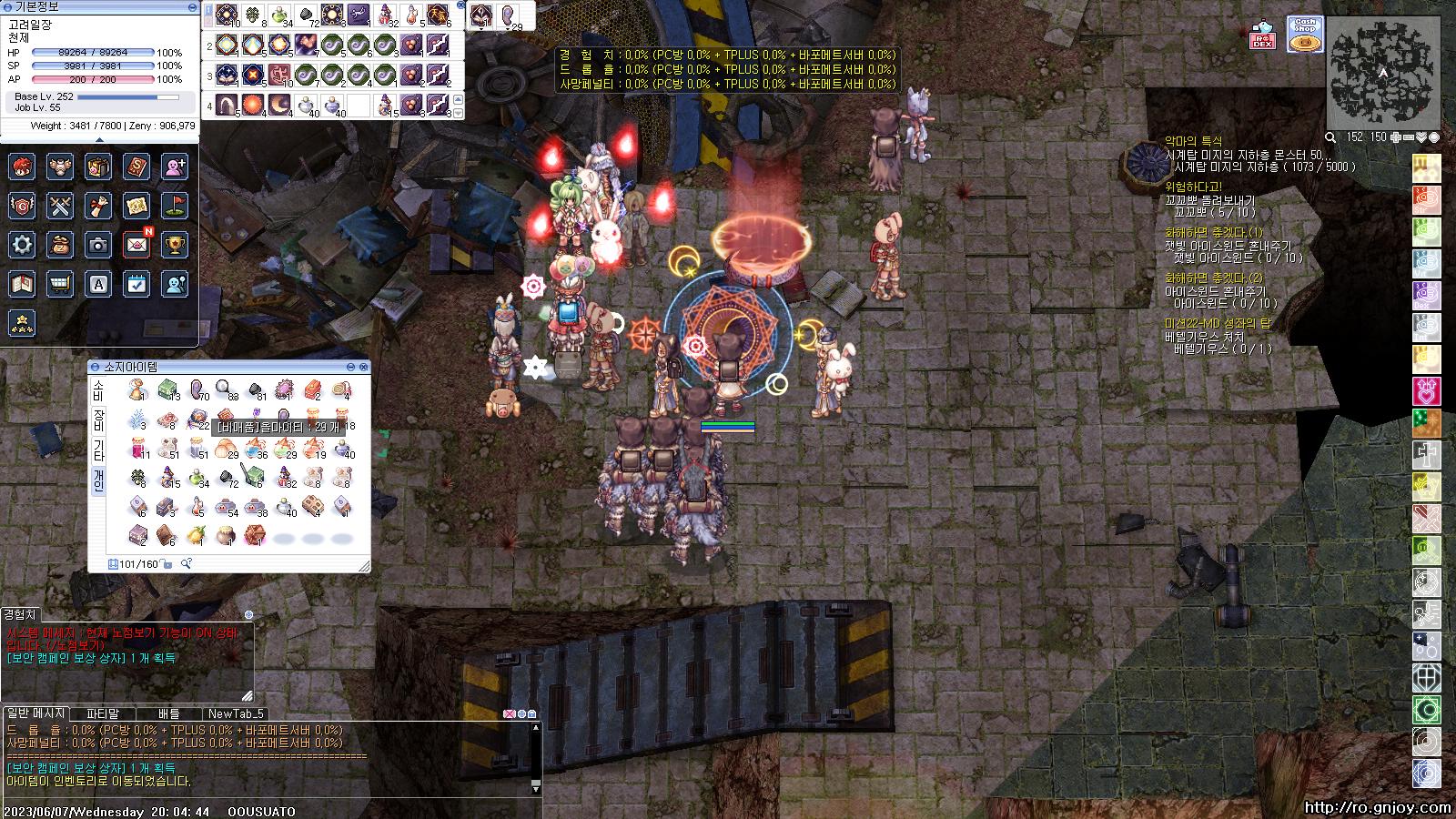Click the minimap
The width and height of the screenshot is (1456, 819).
1382,73
